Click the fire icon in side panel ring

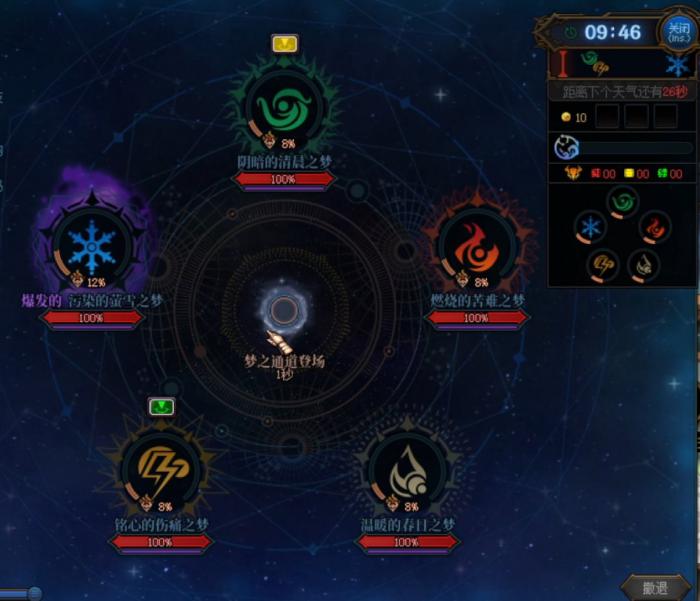pyautogui.click(x=655, y=228)
